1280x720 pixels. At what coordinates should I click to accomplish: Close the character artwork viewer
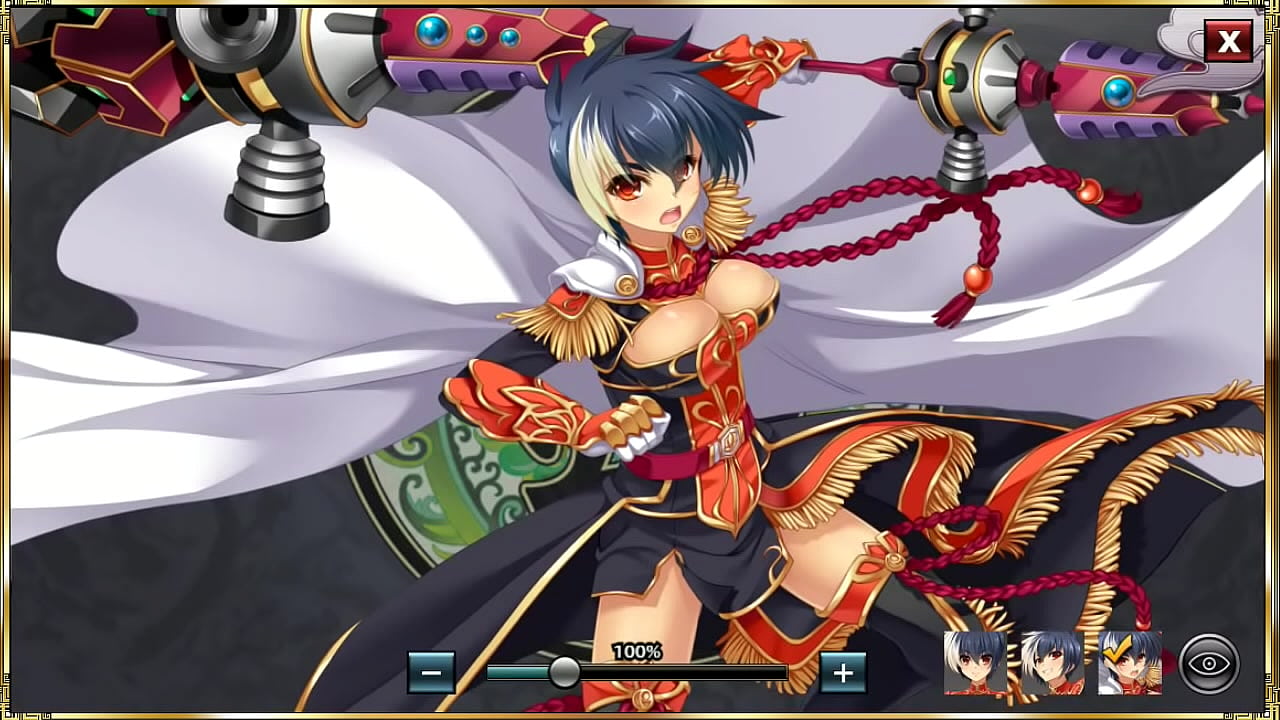click(x=1228, y=41)
